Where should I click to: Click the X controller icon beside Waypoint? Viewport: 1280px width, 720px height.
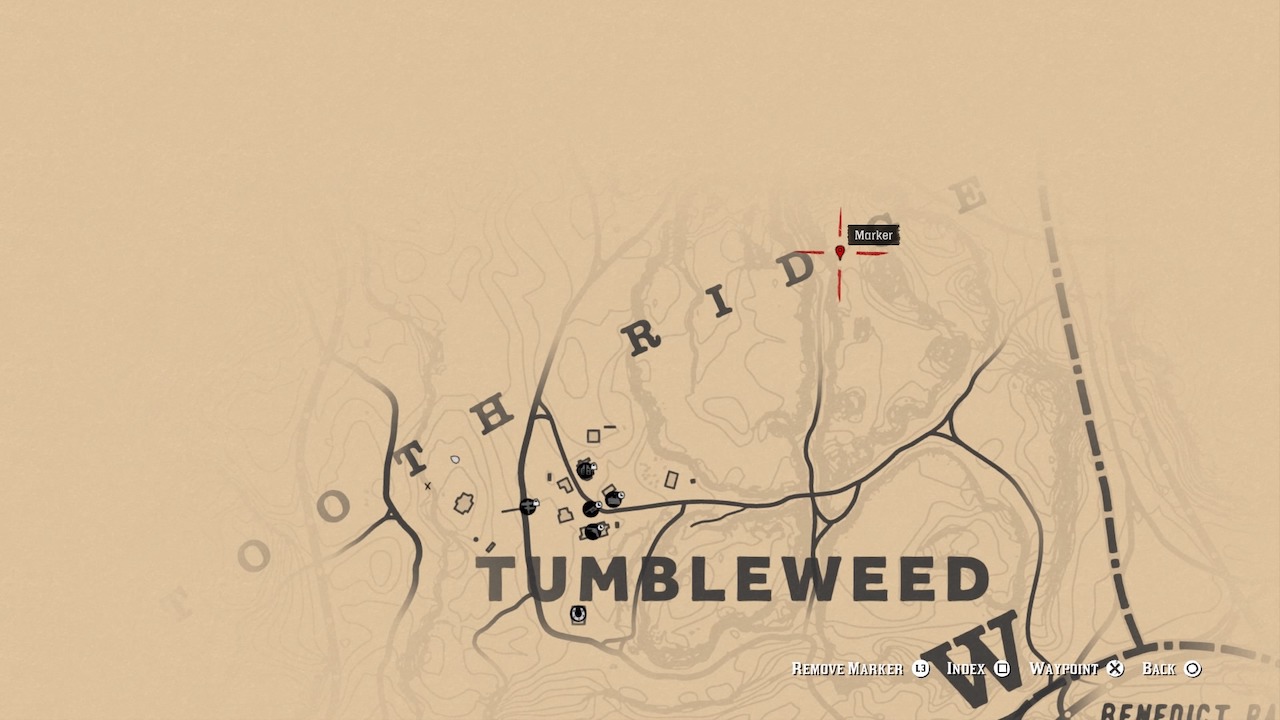coord(1113,668)
